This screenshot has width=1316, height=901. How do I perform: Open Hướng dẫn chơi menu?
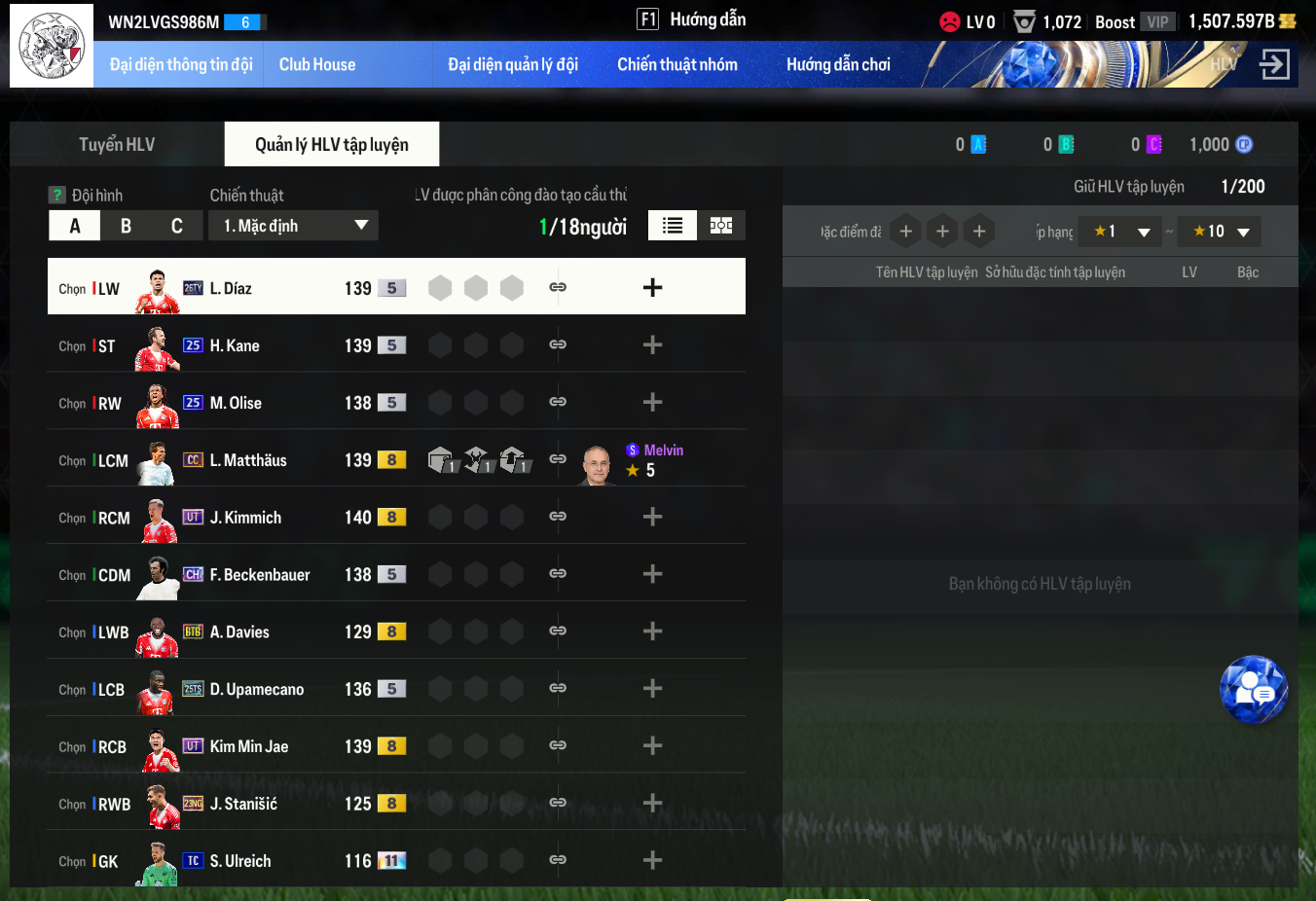[x=838, y=65]
